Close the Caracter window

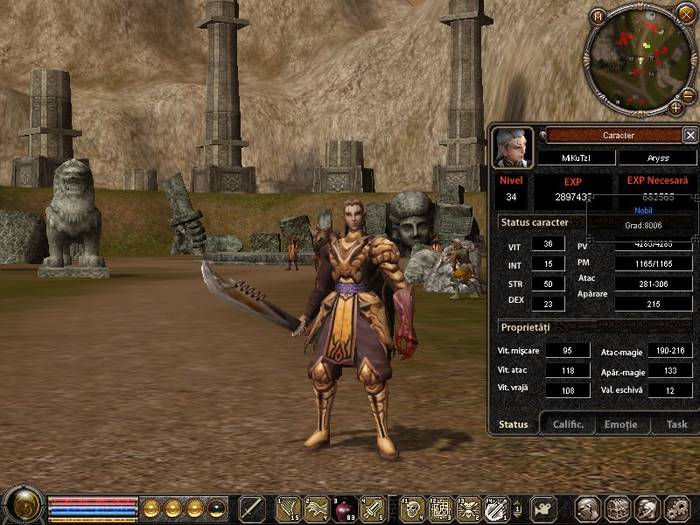689,135
